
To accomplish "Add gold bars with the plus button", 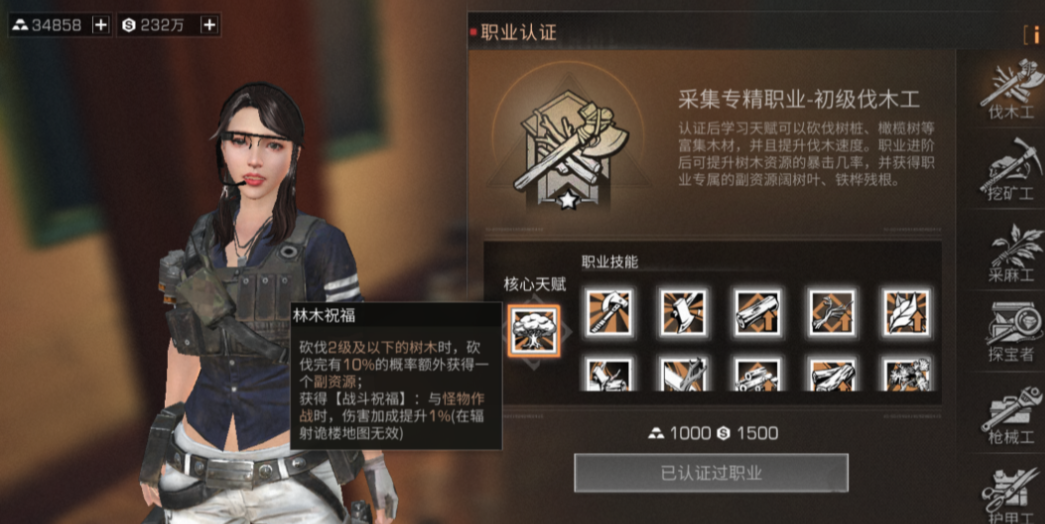I will (x=101, y=26).
